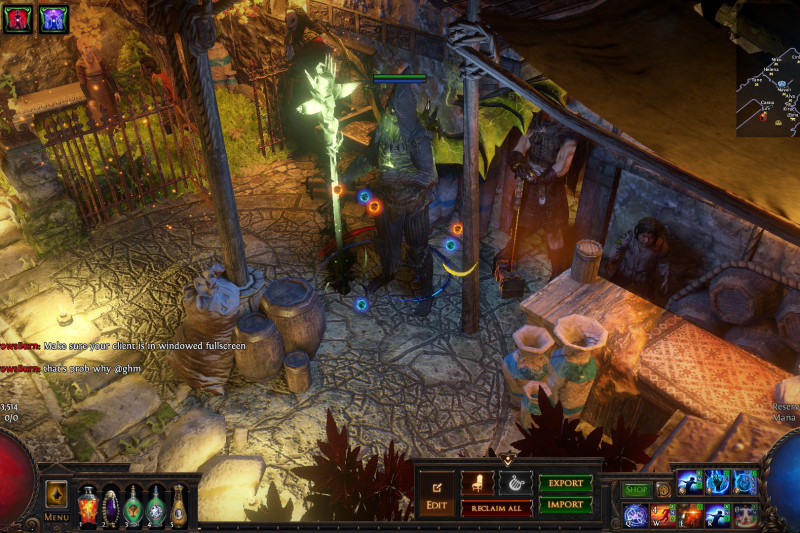Image resolution: width=800 pixels, height=533 pixels.
Task: Open the minimap overlay
Action: 768,92
